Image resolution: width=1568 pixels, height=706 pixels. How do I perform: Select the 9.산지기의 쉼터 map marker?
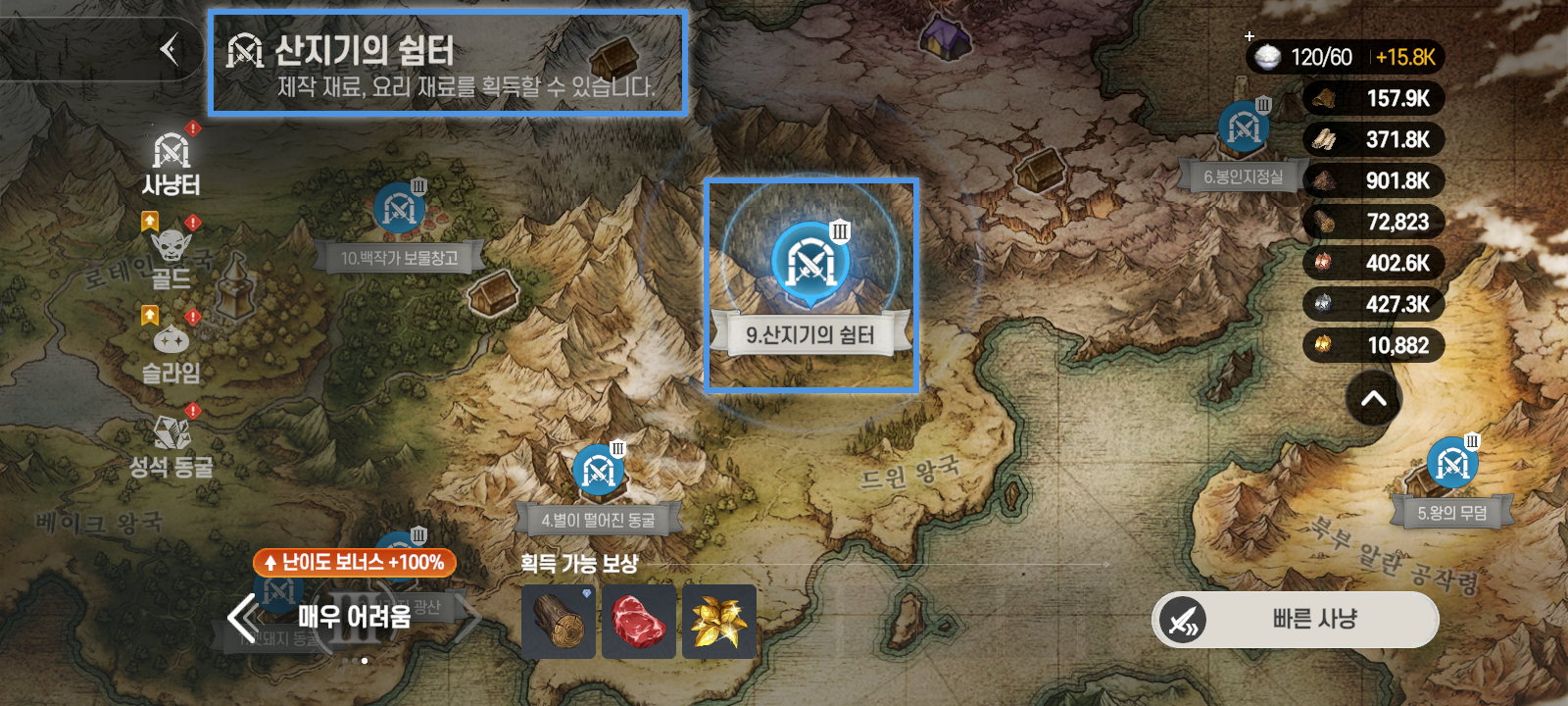810,260
